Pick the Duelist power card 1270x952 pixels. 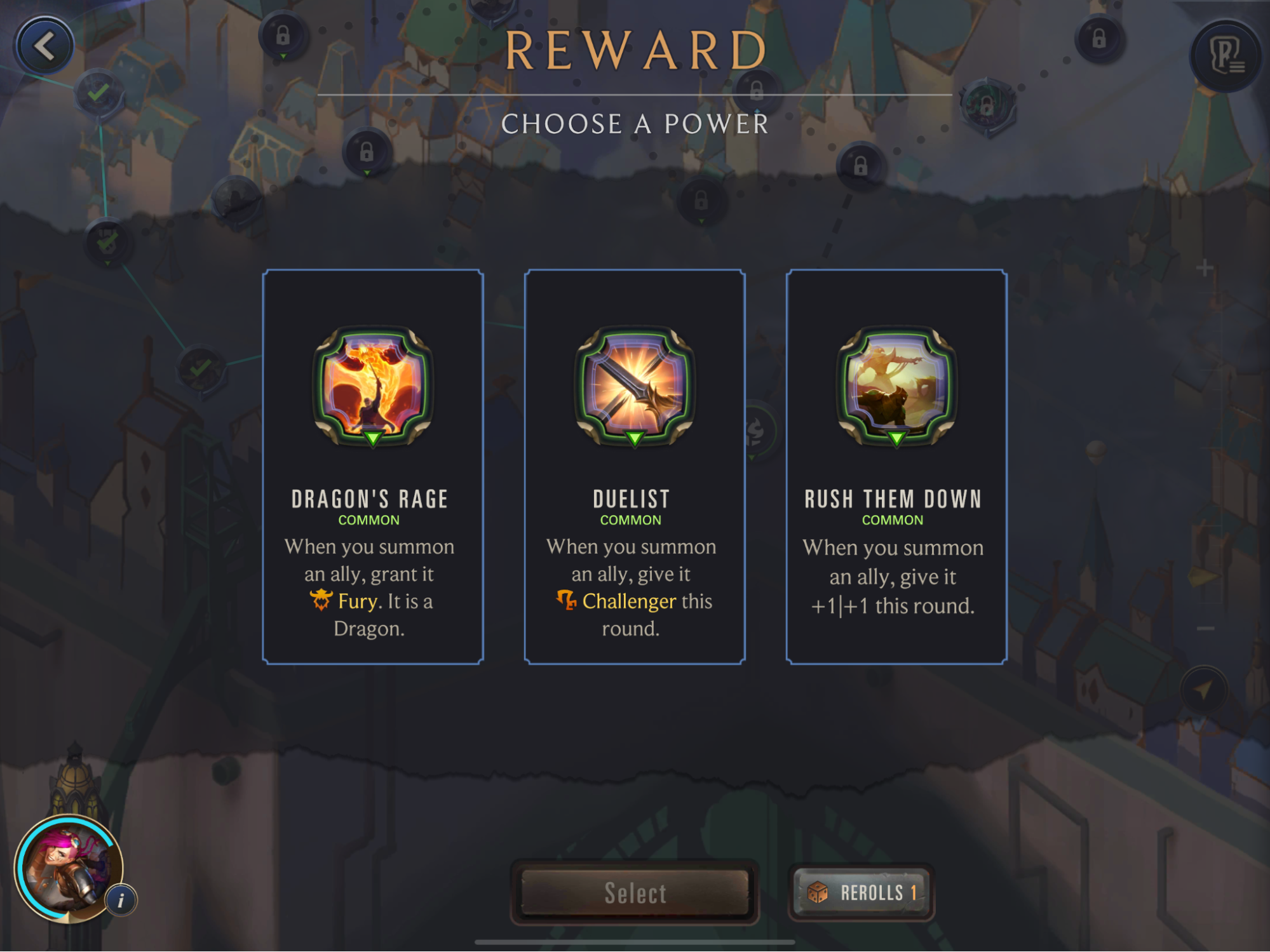(634, 467)
